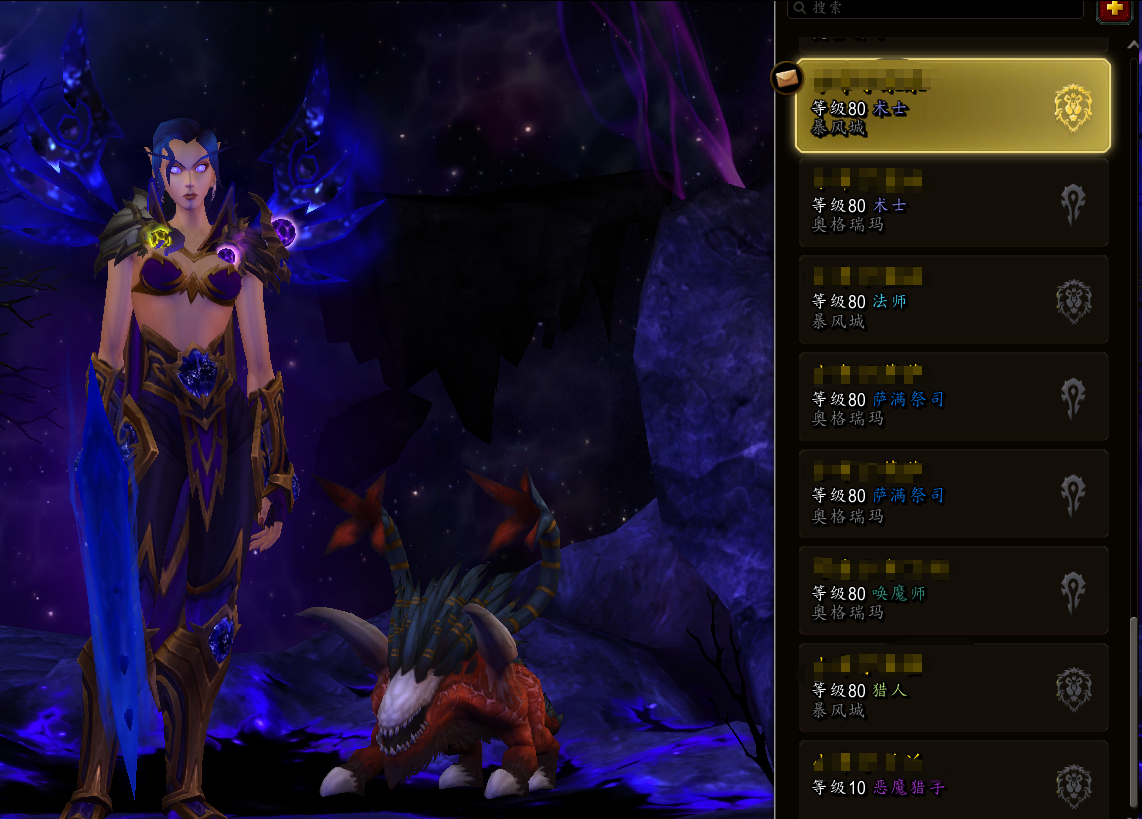Click the red plus button beside search
The image size is (1142, 819).
1114,9
